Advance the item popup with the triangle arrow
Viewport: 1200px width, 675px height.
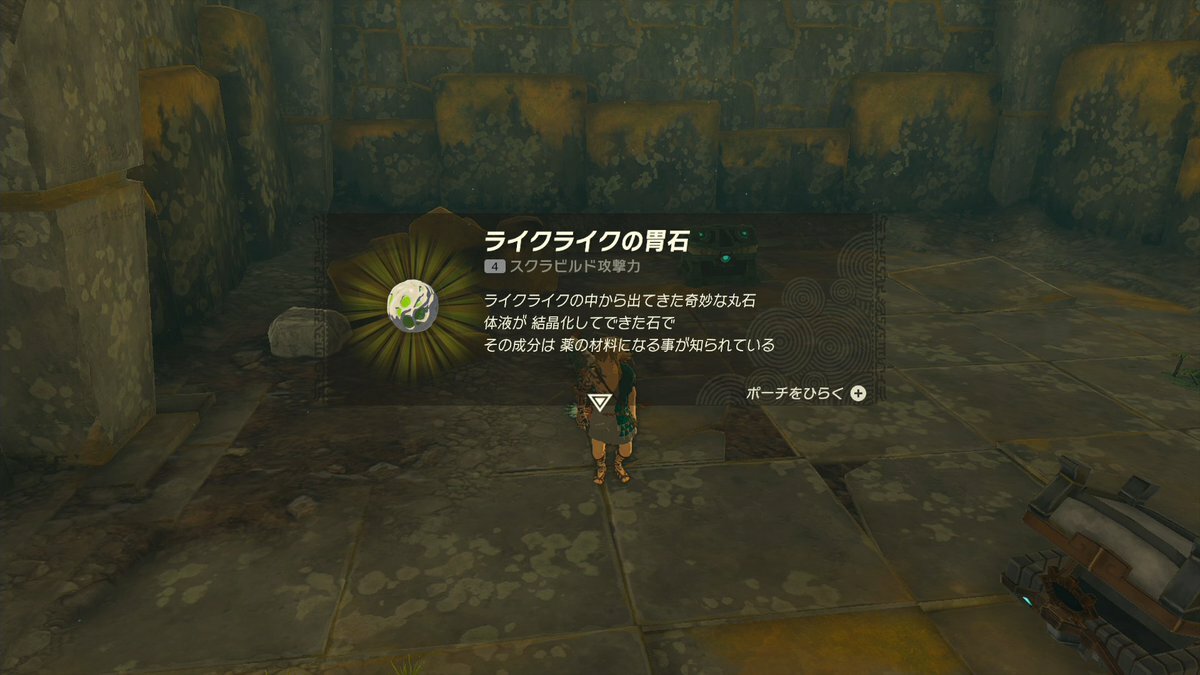(x=600, y=403)
